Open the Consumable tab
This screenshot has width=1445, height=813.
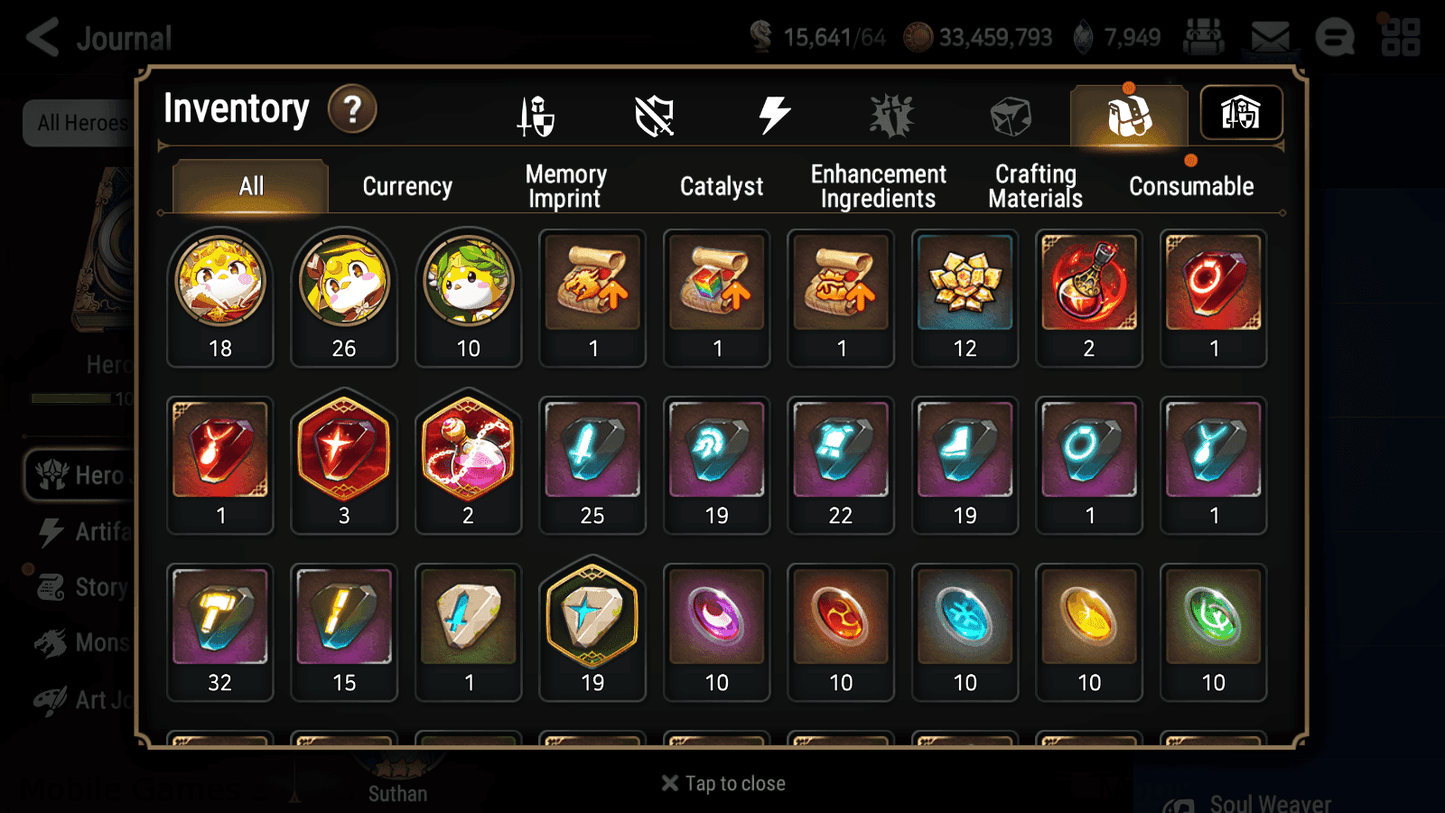tap(1191, 186)
